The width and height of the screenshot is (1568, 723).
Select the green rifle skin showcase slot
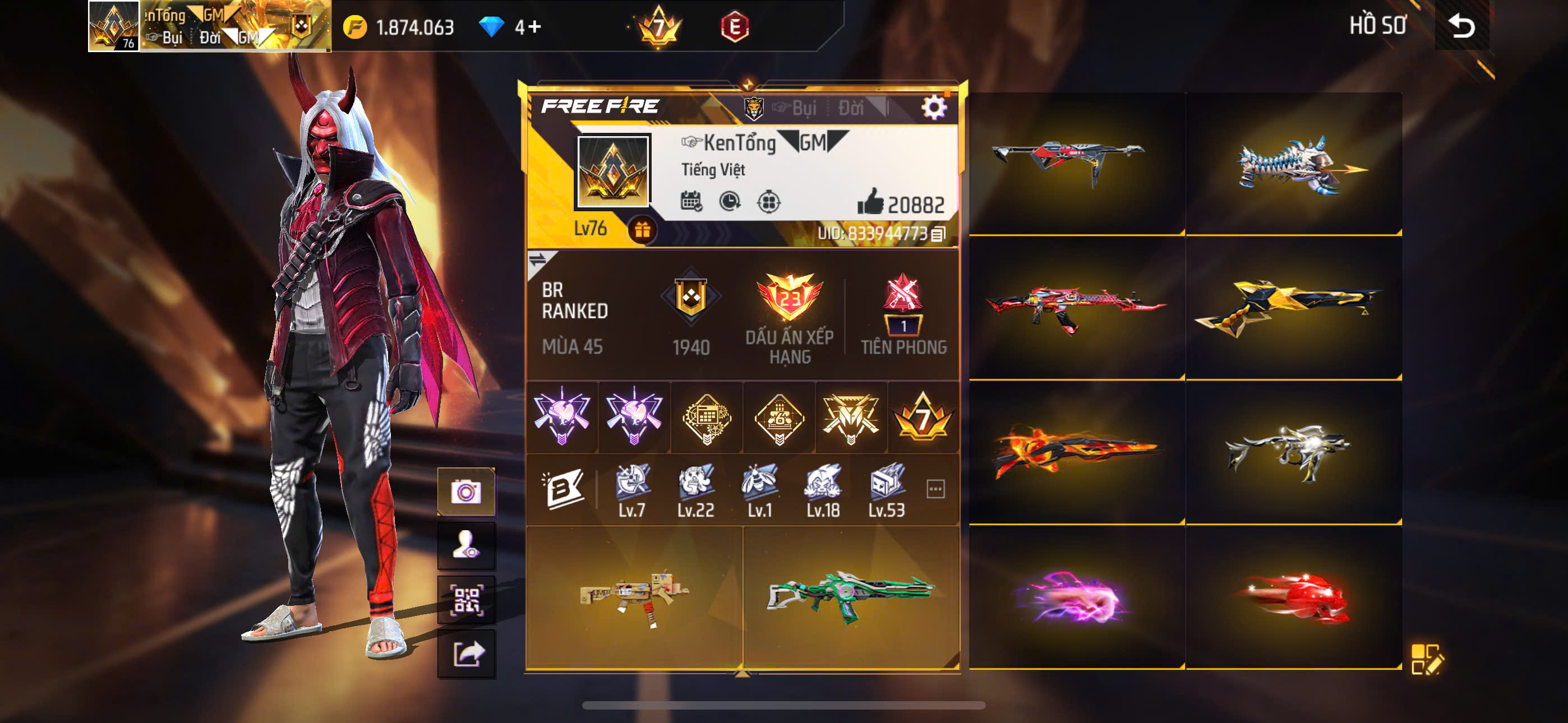(x=850, y=596)
